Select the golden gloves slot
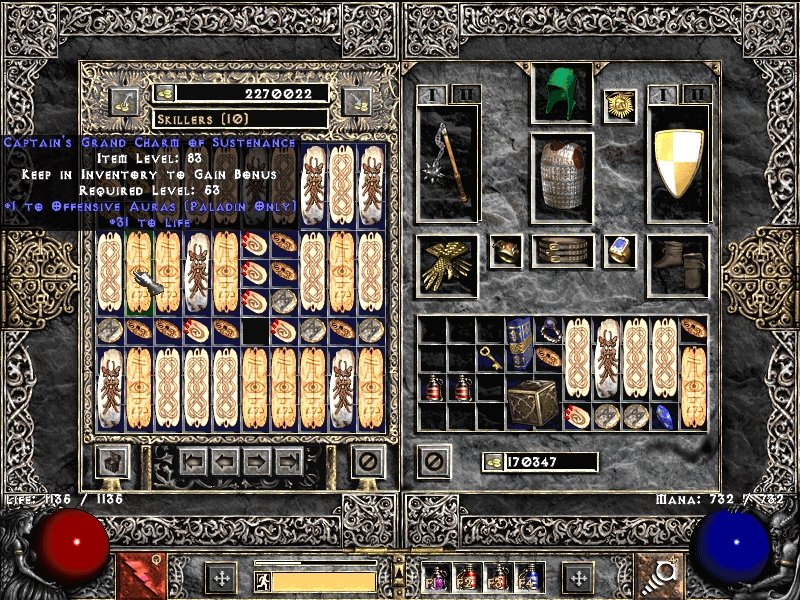800x600 pixels. (447, 265)
